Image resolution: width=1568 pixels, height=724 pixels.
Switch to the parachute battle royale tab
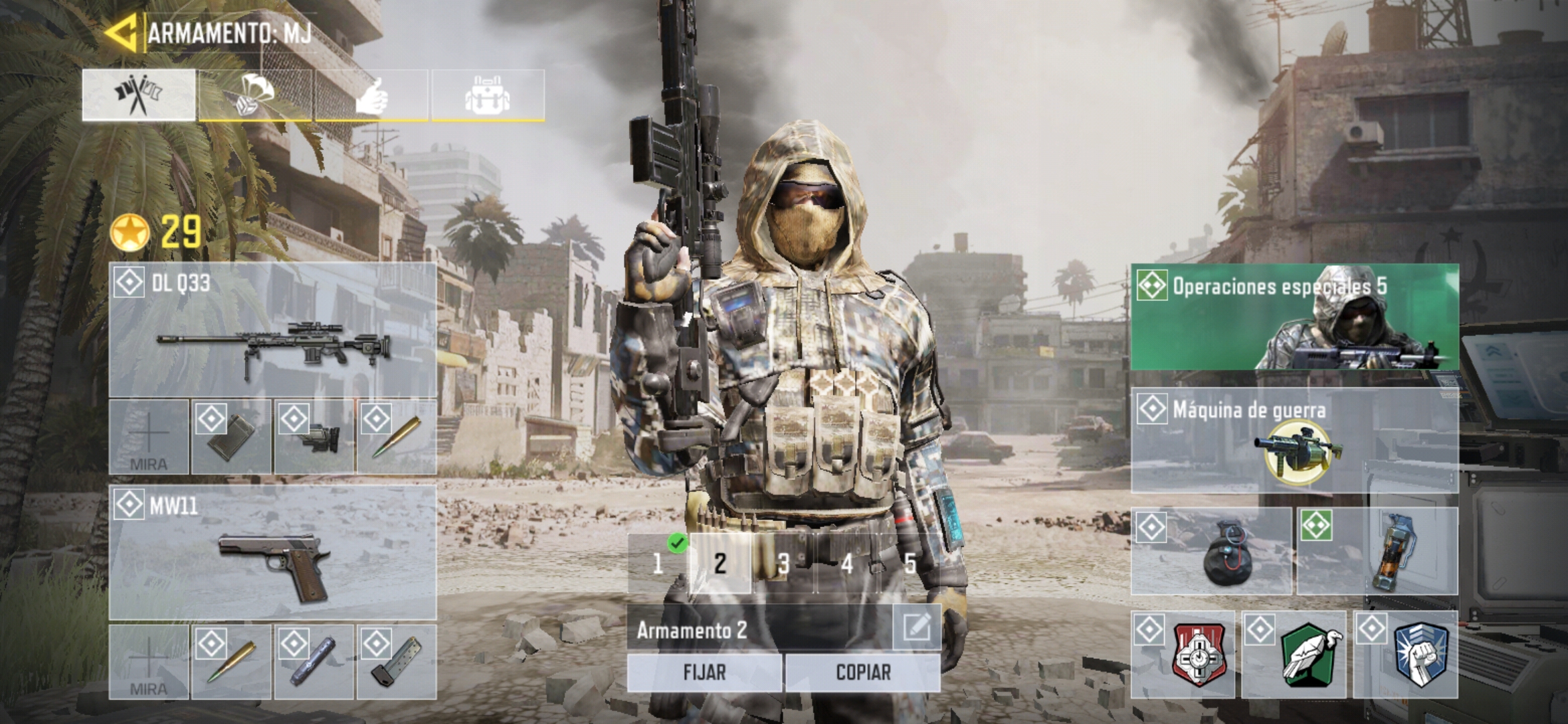point(255,95)
